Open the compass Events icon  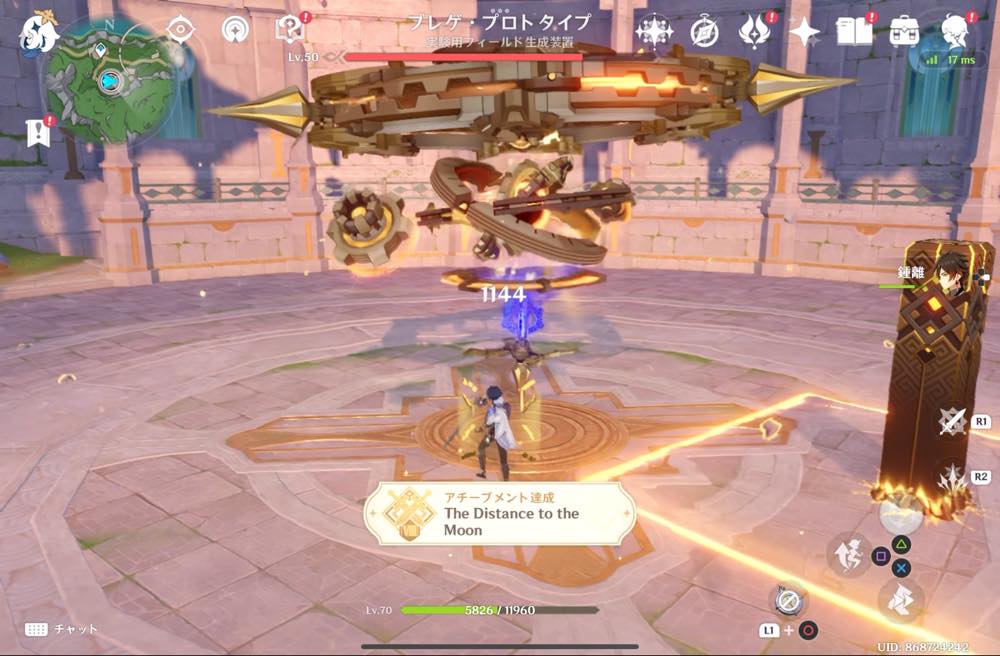coord(704,32)
